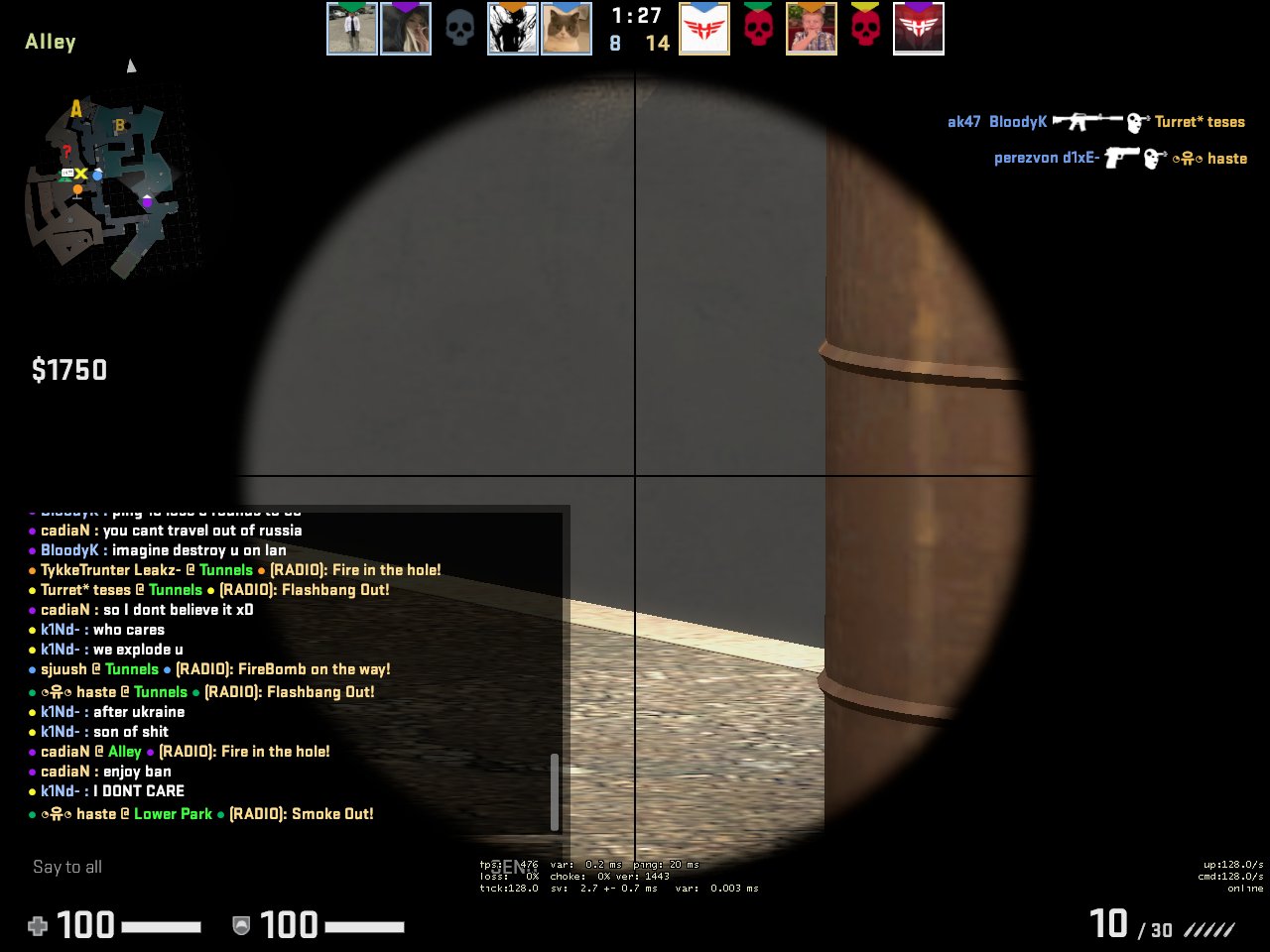Click the purple-hat player avatar on CT team
Image resolution: width=1270 pixels, height=952 pixels.
point(406,28)
